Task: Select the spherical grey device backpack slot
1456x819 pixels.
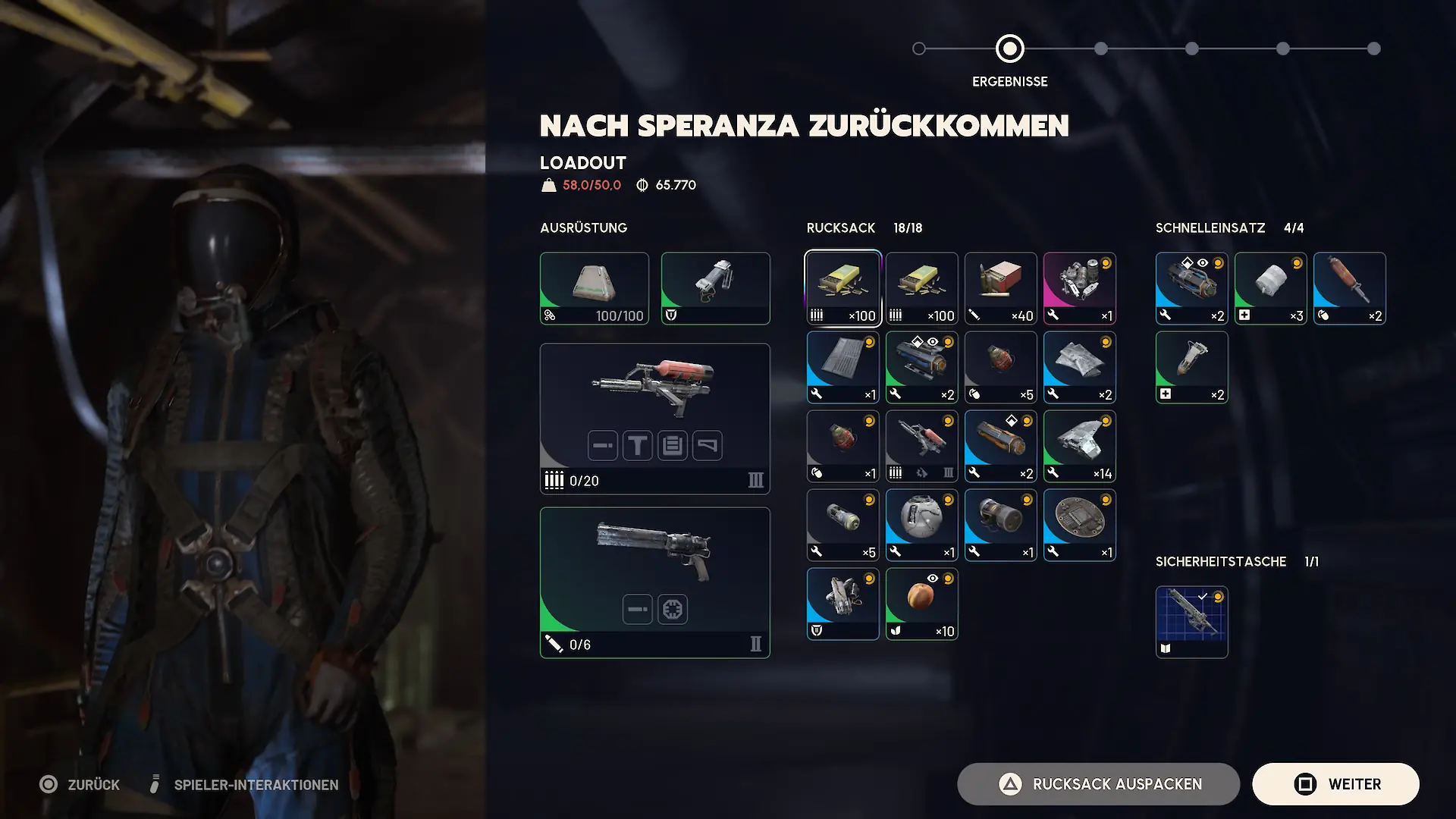Action: pyautogui.click(x=921, y=525)
